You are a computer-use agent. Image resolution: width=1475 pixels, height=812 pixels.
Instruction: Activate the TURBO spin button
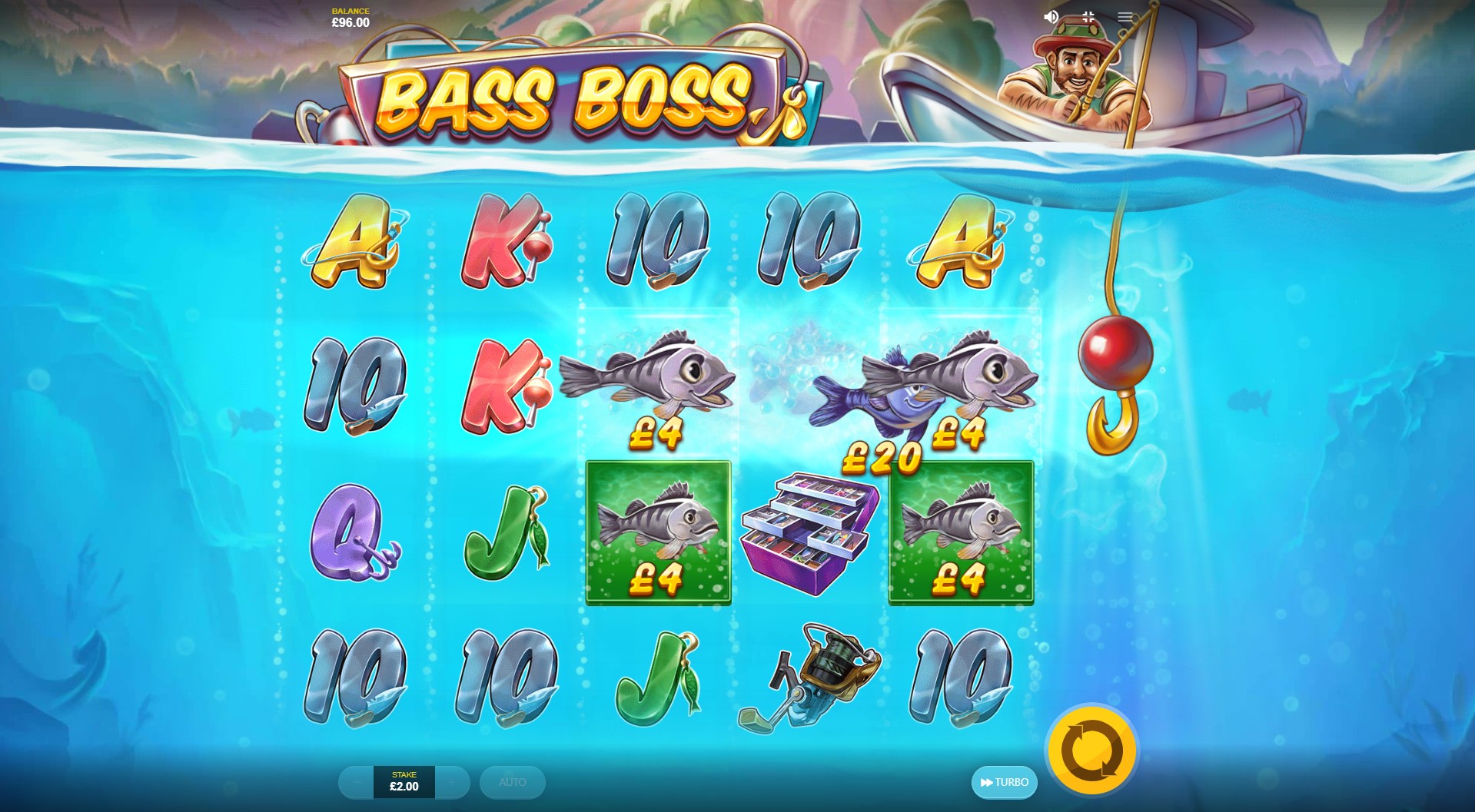[x=1004, y=783]
